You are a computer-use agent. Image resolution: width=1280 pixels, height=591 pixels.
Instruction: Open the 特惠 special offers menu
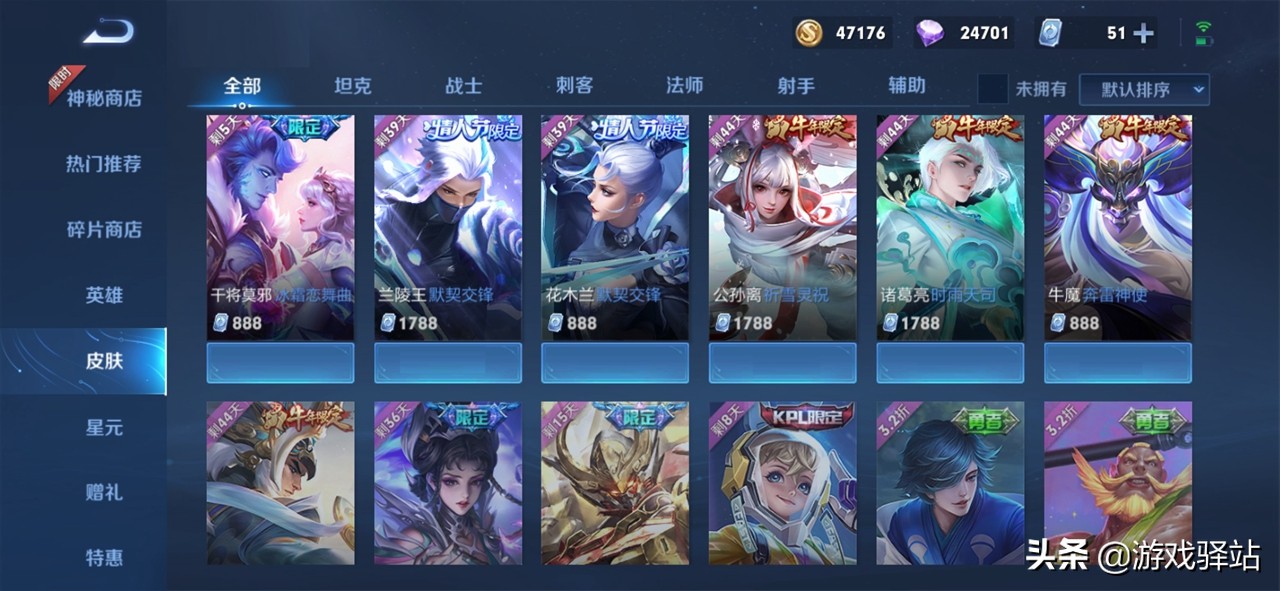104,557
